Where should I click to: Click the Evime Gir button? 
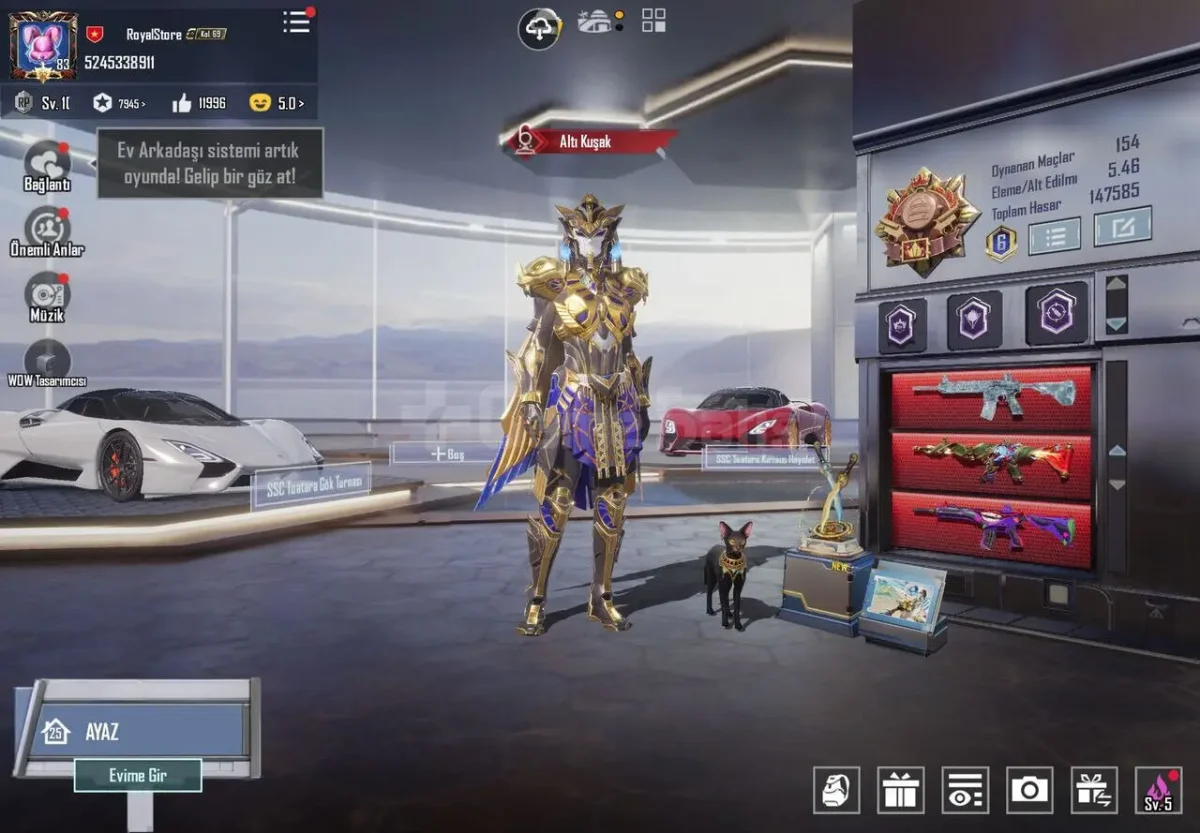click(138, 775)
